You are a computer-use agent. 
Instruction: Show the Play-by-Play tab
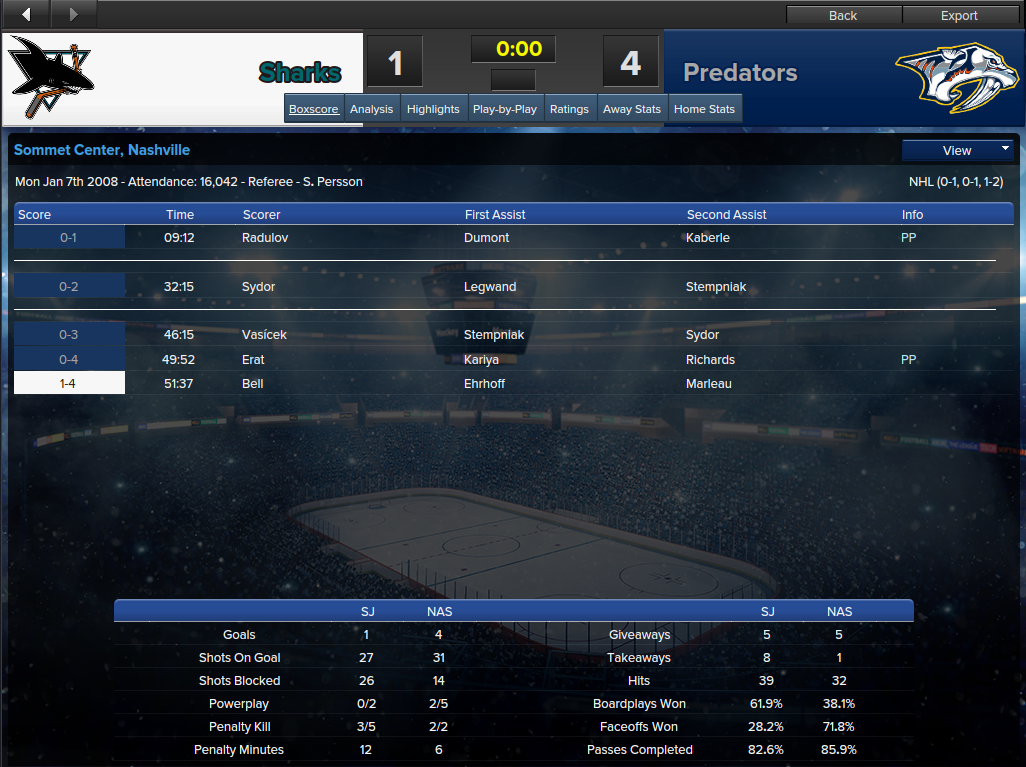click(505, 109)
